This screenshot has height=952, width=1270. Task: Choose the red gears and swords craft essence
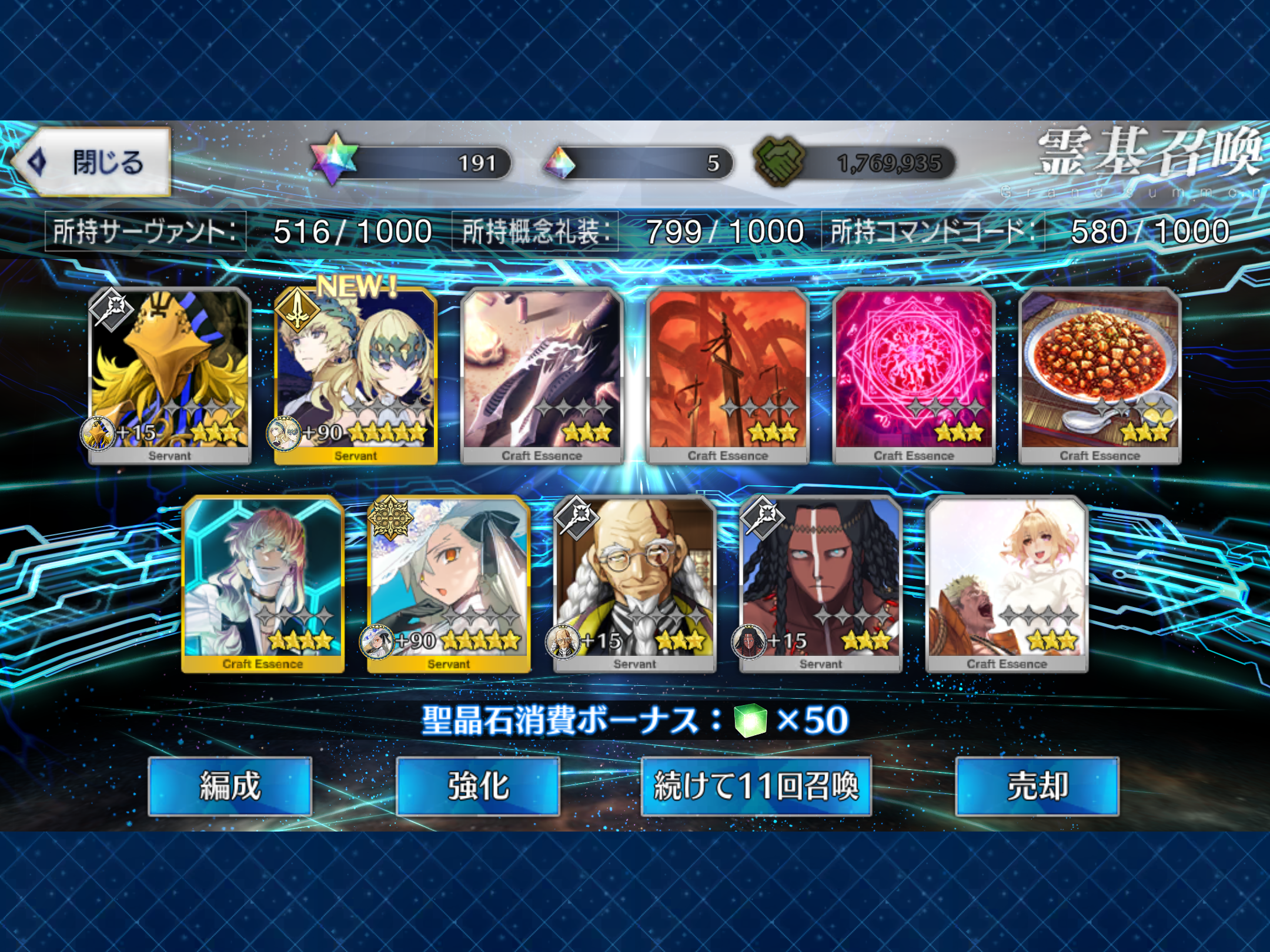tap(728, 375)
